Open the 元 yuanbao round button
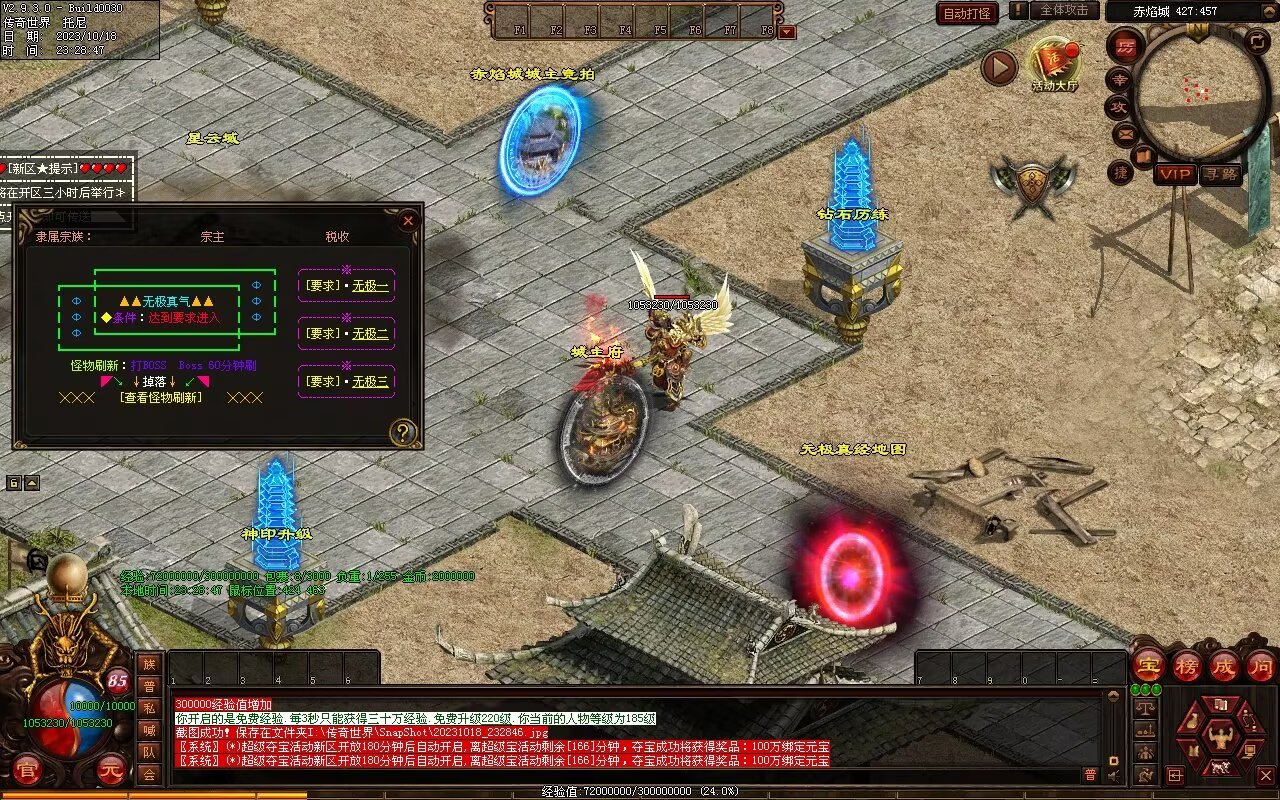 pyautogui.click(x=110, y=771)
